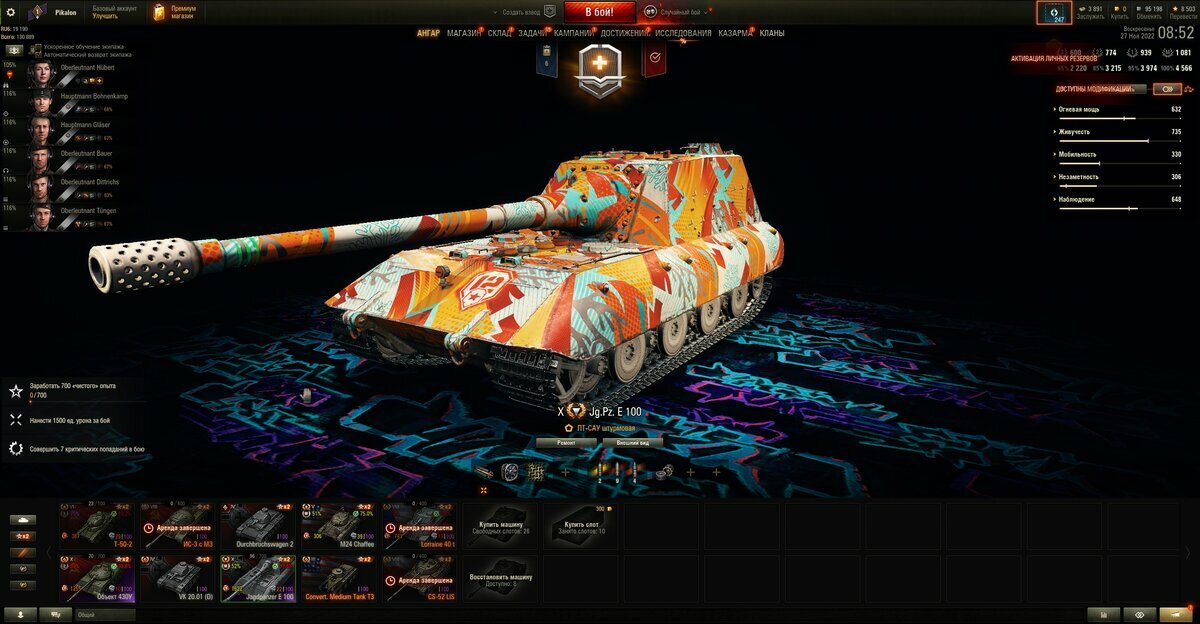
Task: Click the 'Купить машину' buy vehicle slot
Action: tap(502, 526)
